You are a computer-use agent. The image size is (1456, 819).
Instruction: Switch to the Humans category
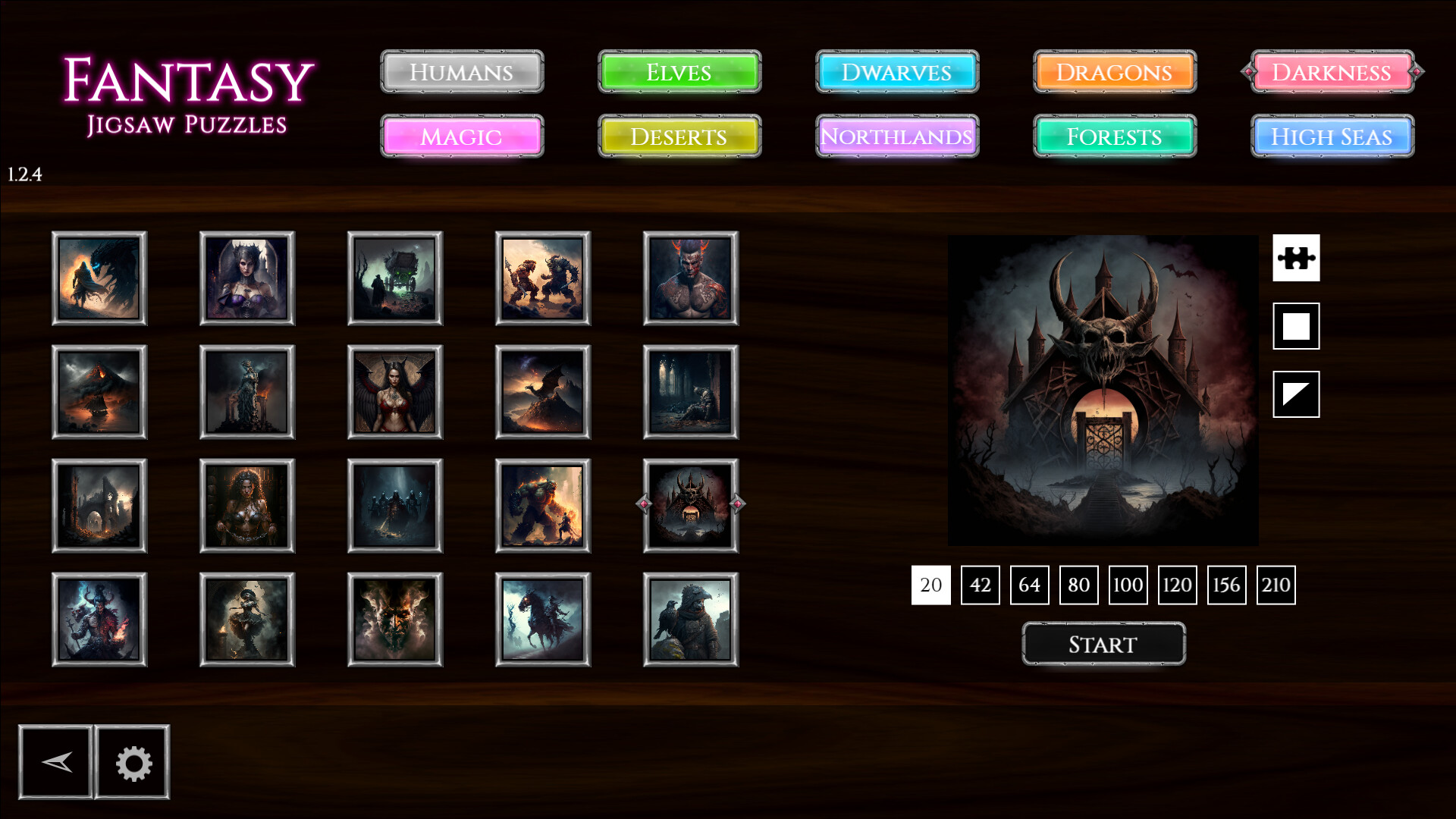pyautogui.click(x=462, y=72)
